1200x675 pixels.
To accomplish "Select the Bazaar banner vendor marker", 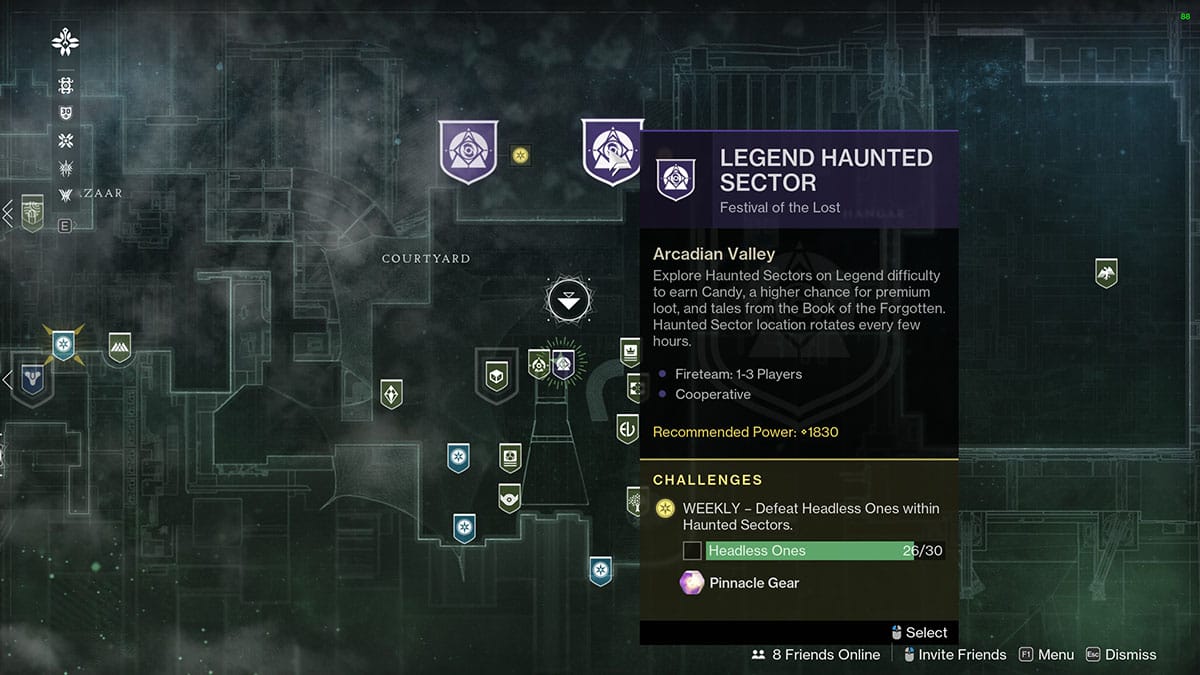I will point(33,213).
